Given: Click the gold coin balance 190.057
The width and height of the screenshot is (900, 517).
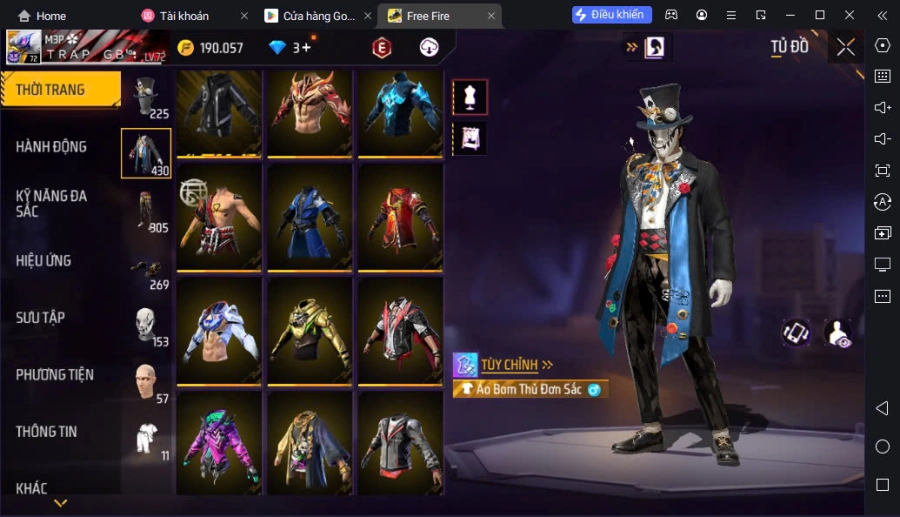Looking at the screenshot, I should click(211, 48).
